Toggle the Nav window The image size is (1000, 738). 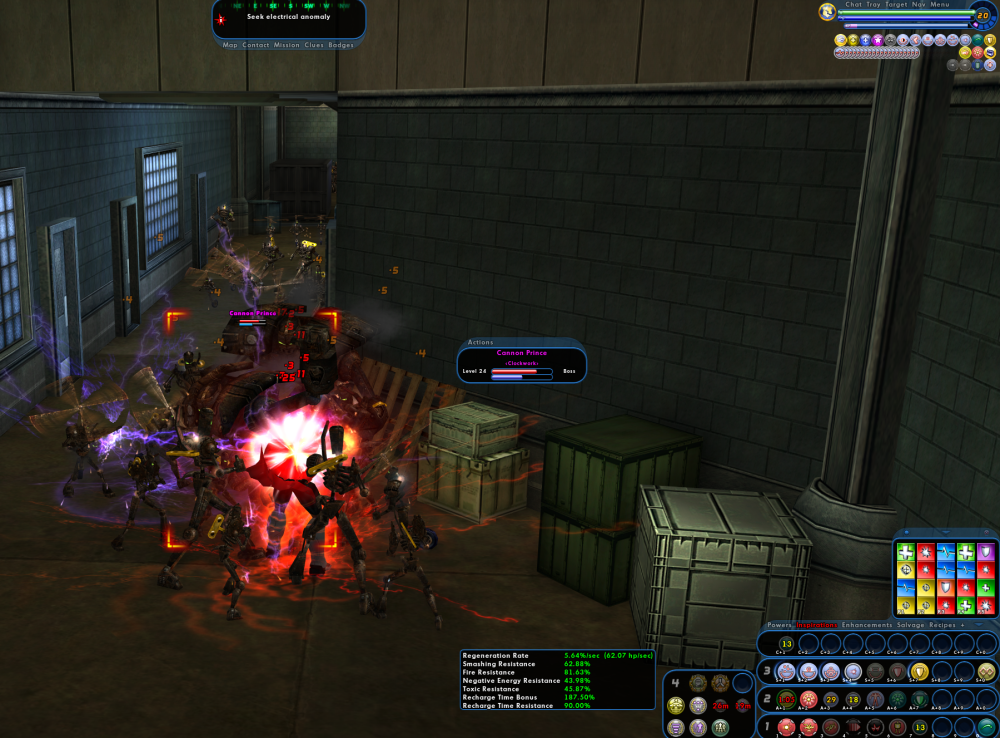[x=919, y=5]
